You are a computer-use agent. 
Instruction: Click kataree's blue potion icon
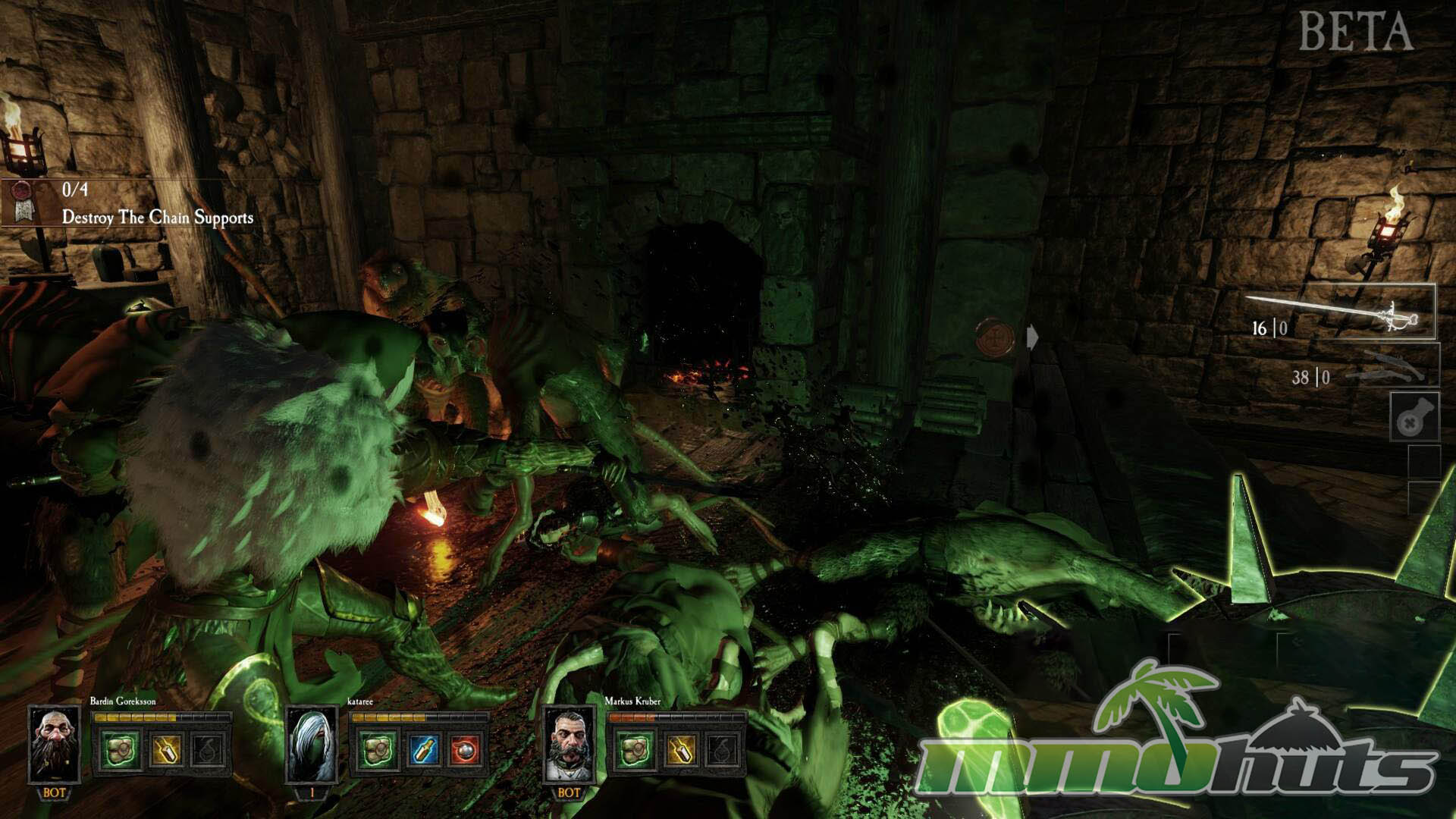coord(422,750)
